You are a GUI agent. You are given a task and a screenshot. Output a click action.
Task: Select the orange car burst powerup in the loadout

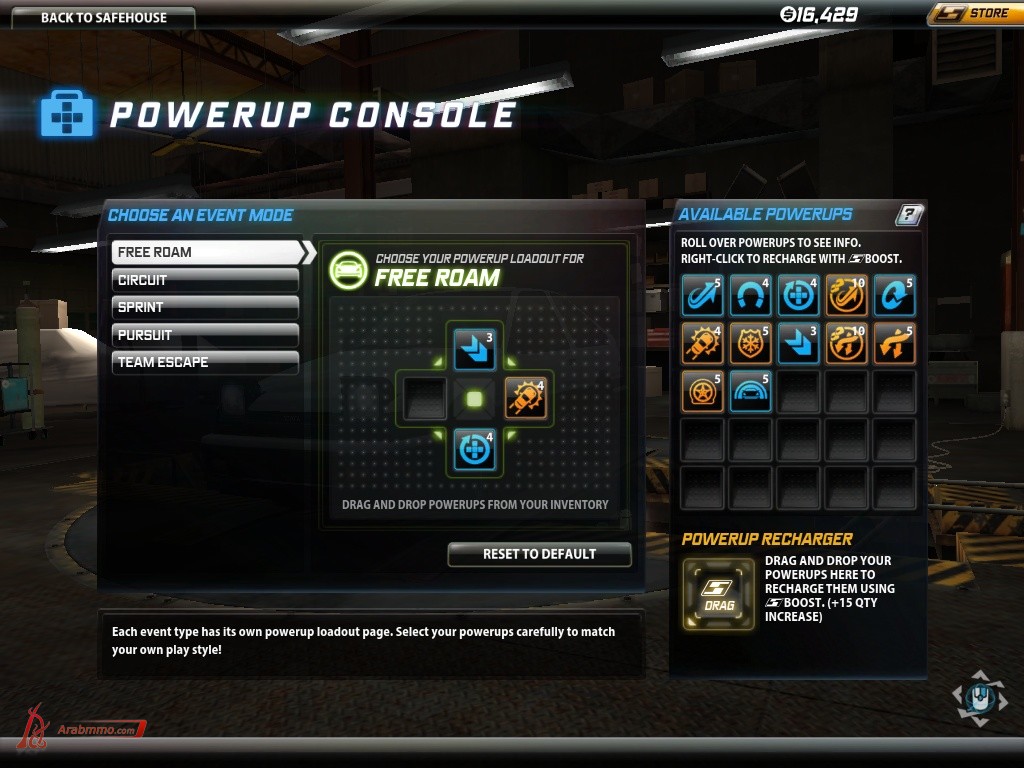[526, 398]
